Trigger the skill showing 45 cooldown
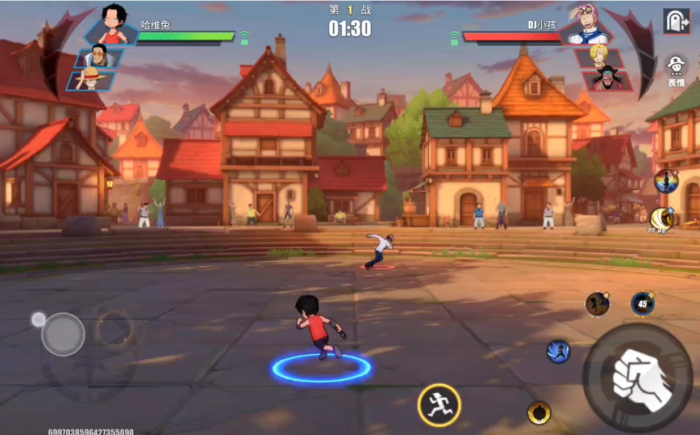The width and height of the screenshot is (700, 435). (642, 304)
